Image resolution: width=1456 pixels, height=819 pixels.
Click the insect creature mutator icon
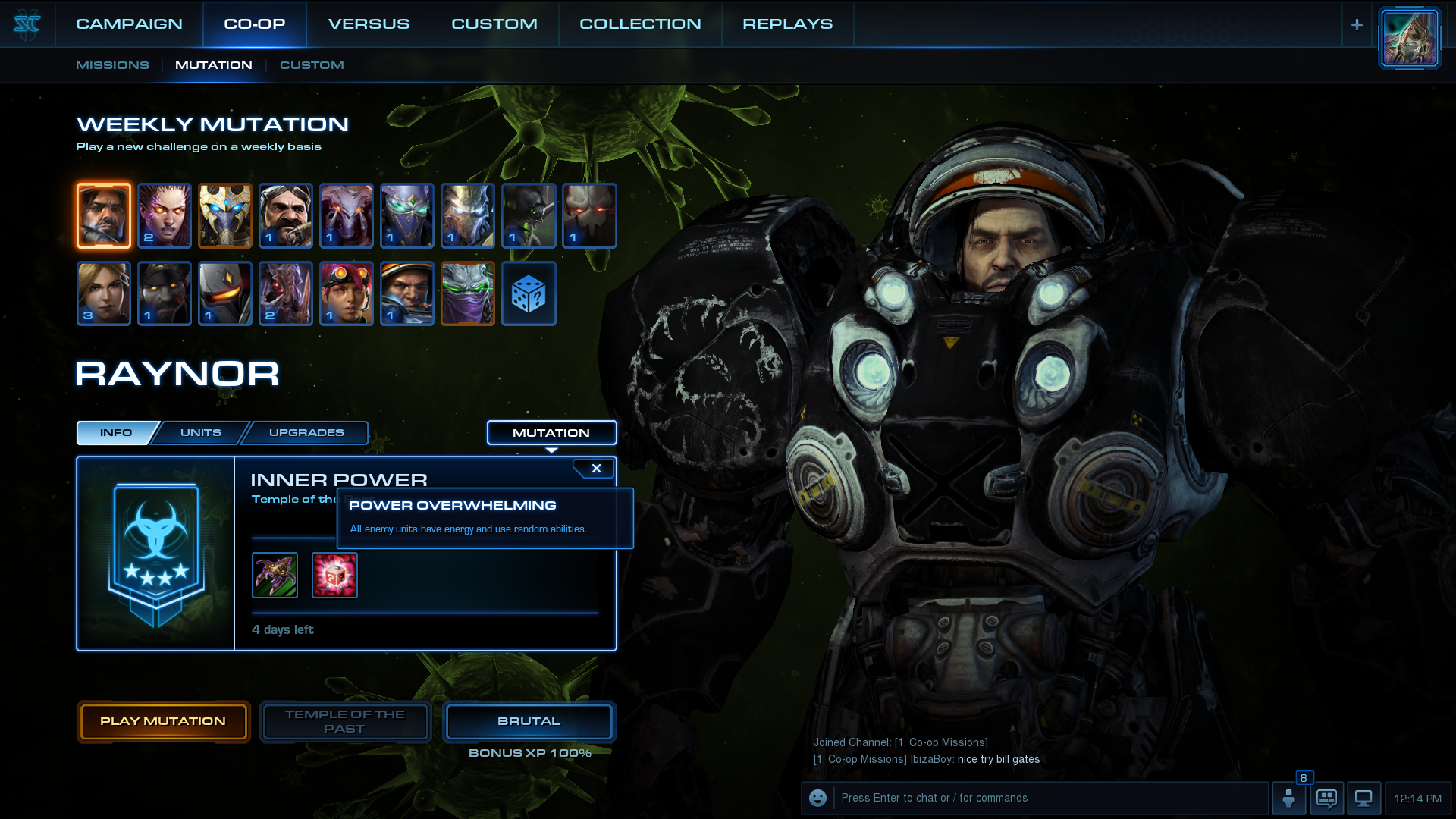point(275,576)
